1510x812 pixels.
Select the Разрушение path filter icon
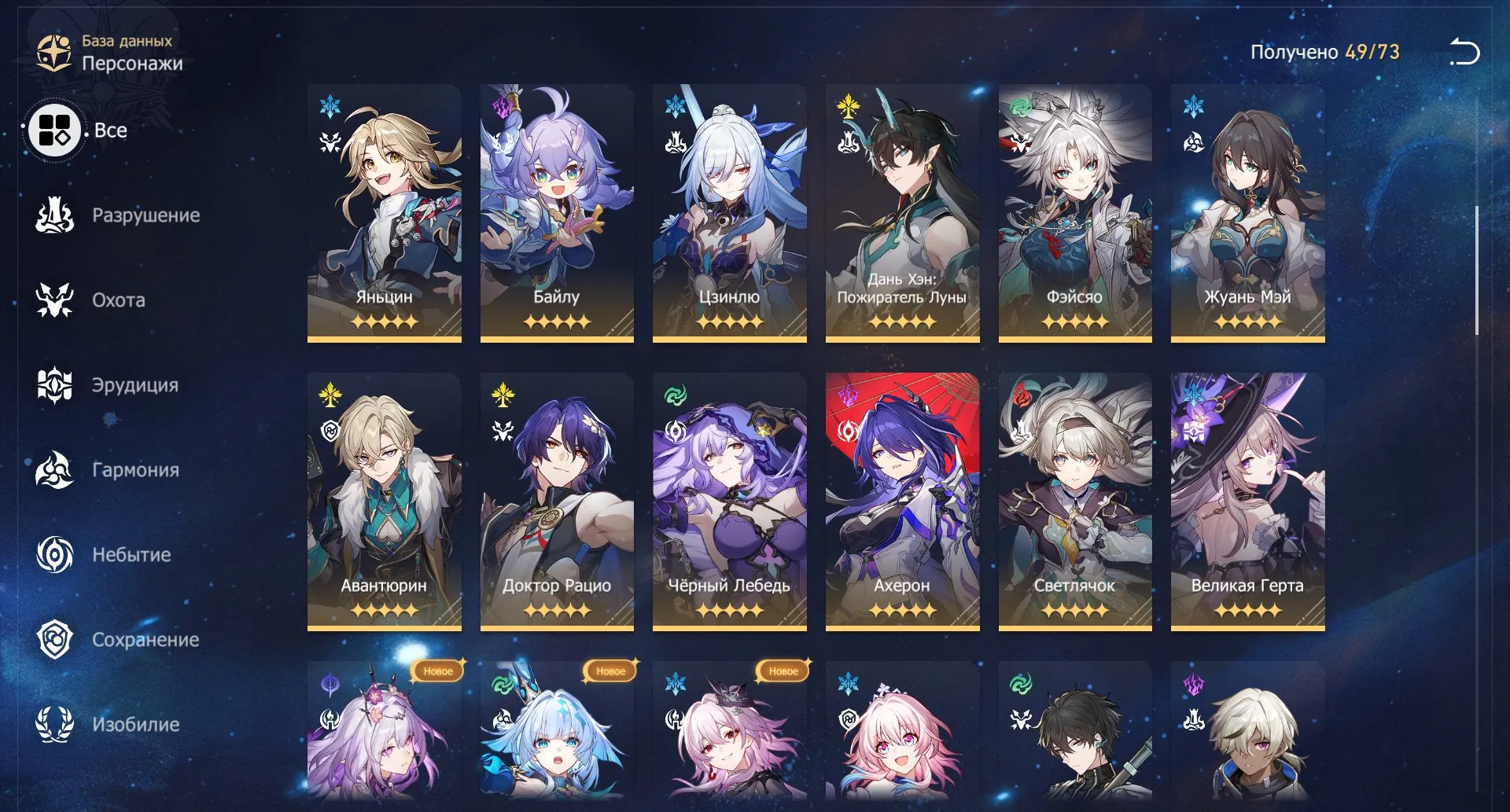click(52, 214)
